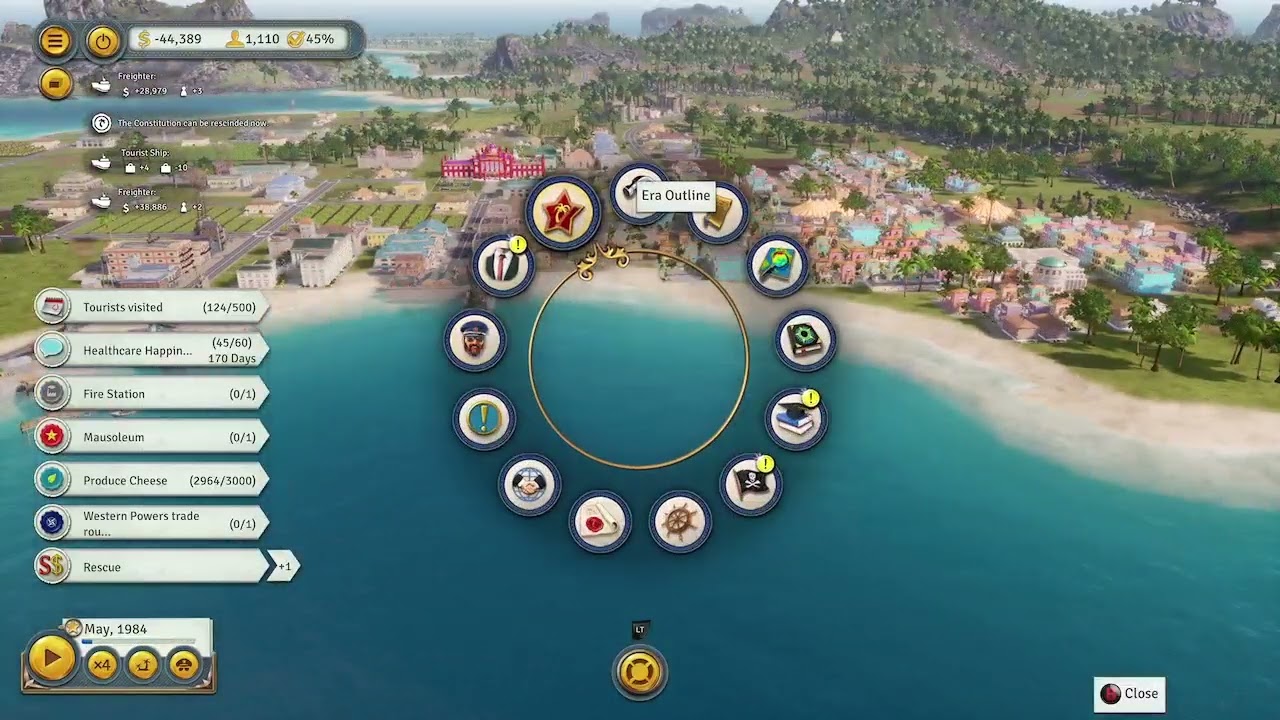Open the hamburger main menu button
The width and height of the screenshot is (1280, 720).
[55, 41]
